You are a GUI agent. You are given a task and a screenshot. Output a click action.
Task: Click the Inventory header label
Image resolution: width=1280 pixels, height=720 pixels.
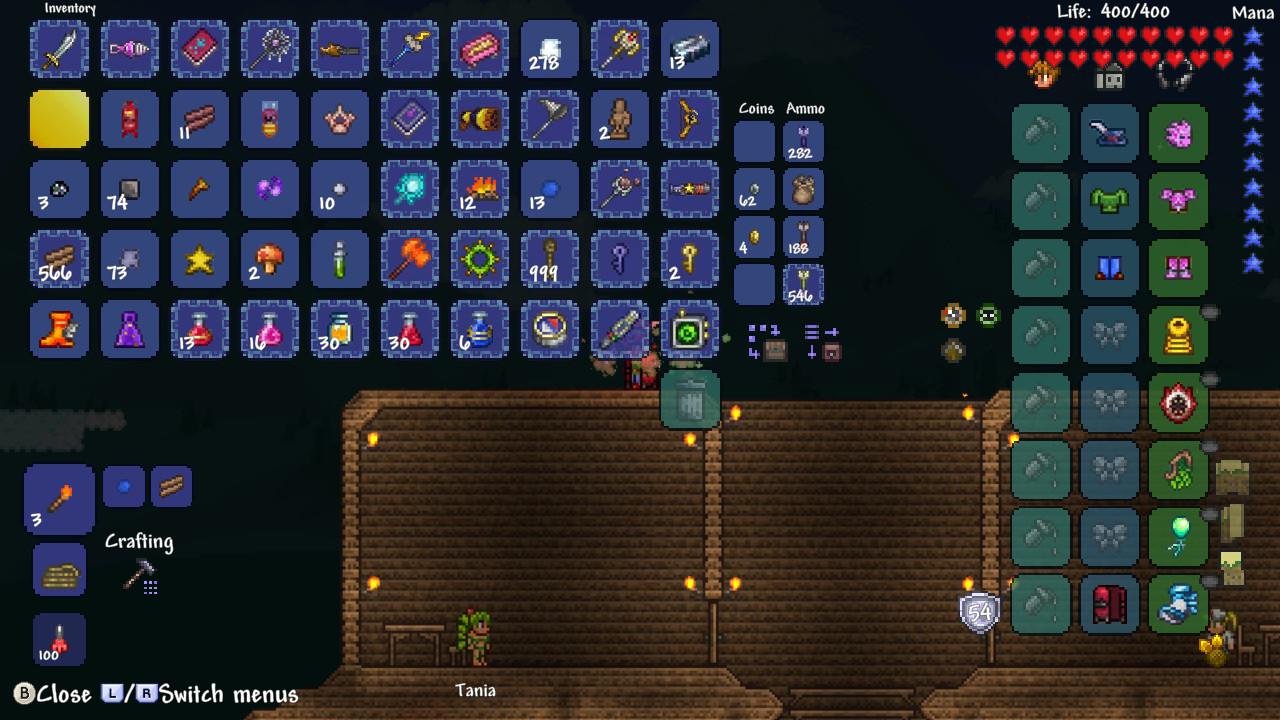click(x=69, y=8)
